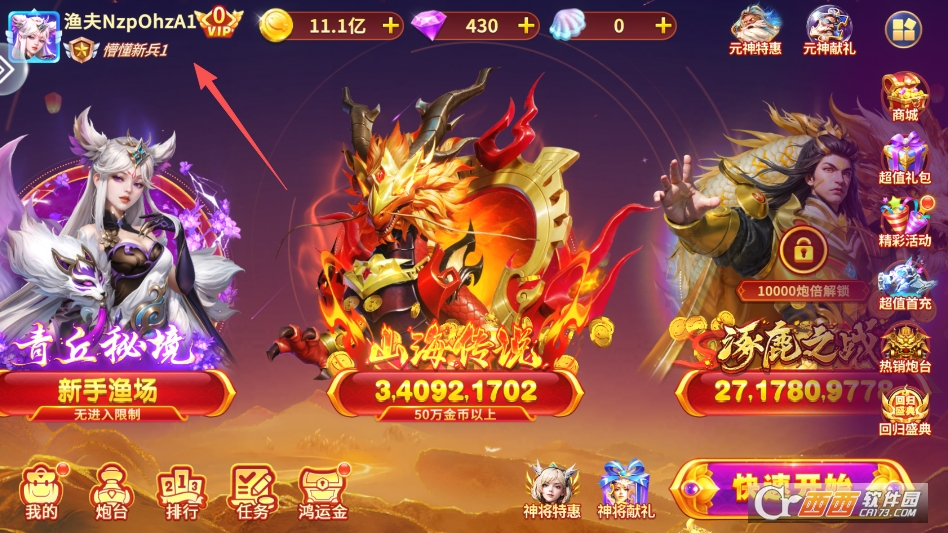Open the player avatar profile
Screen dimensions: 948x533
tap(33, 36)
